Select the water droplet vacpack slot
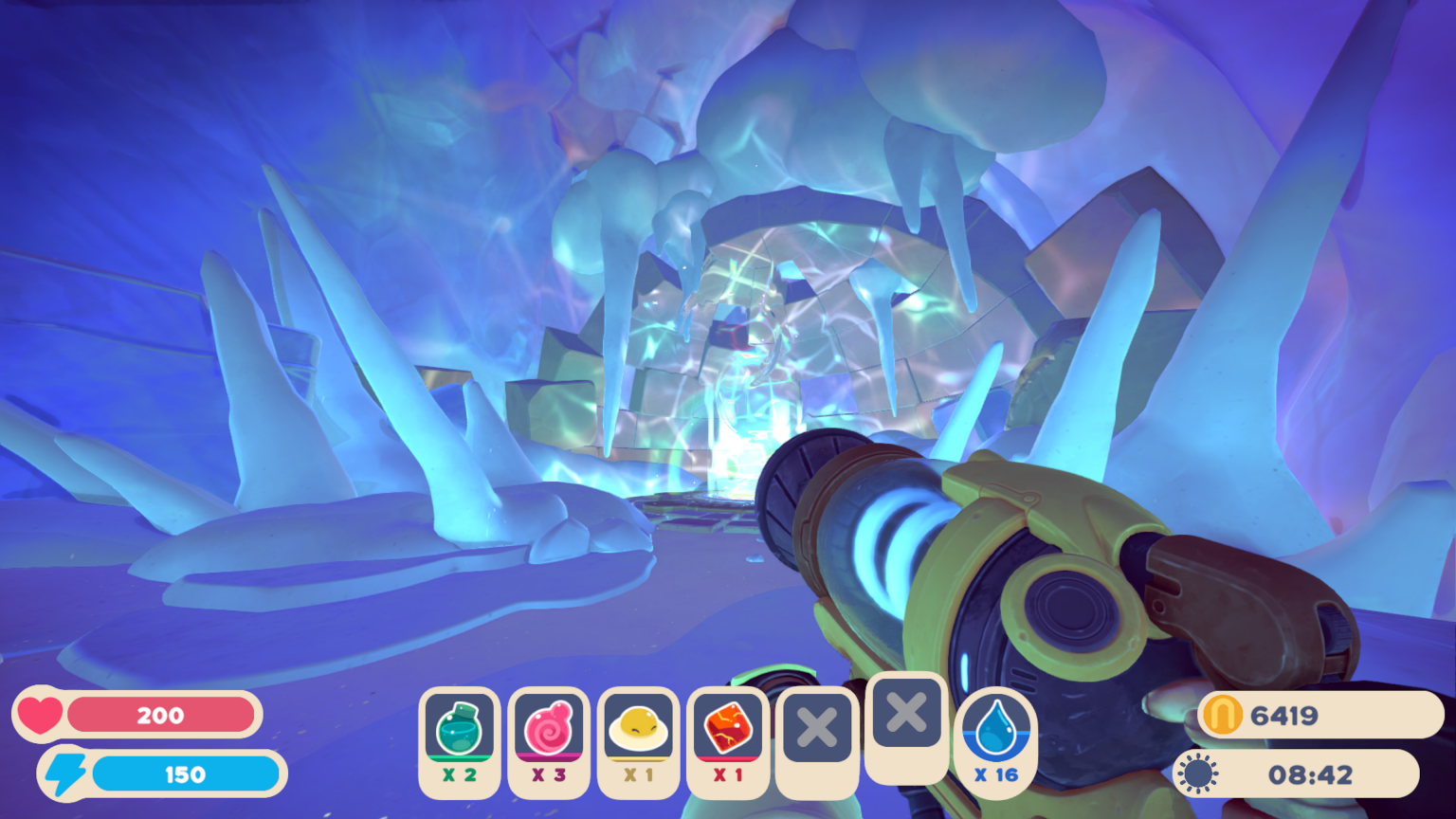The image size is (1456, 819). [x=996, y=731]
